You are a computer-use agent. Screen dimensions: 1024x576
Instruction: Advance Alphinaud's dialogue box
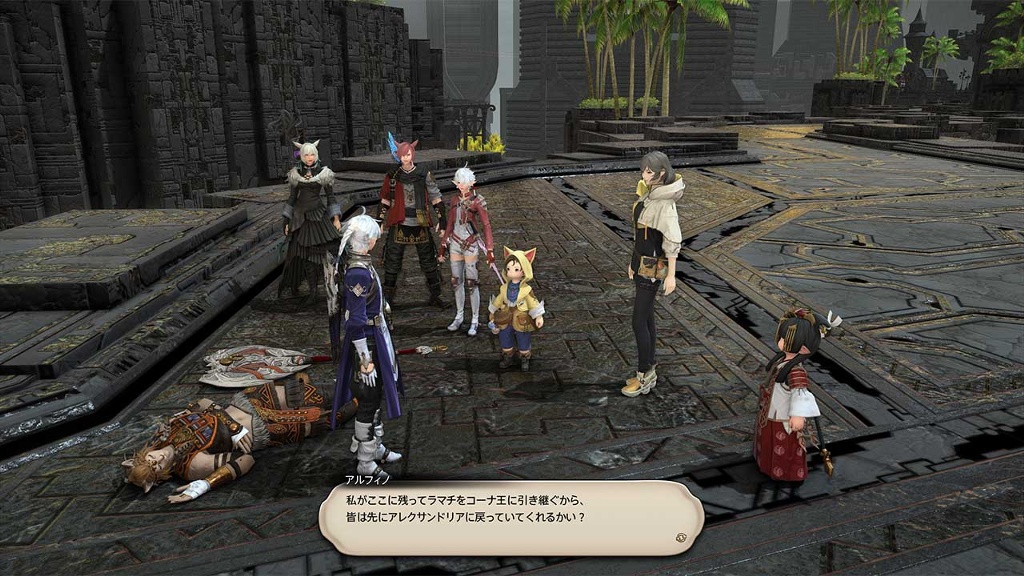click(510, 517)
